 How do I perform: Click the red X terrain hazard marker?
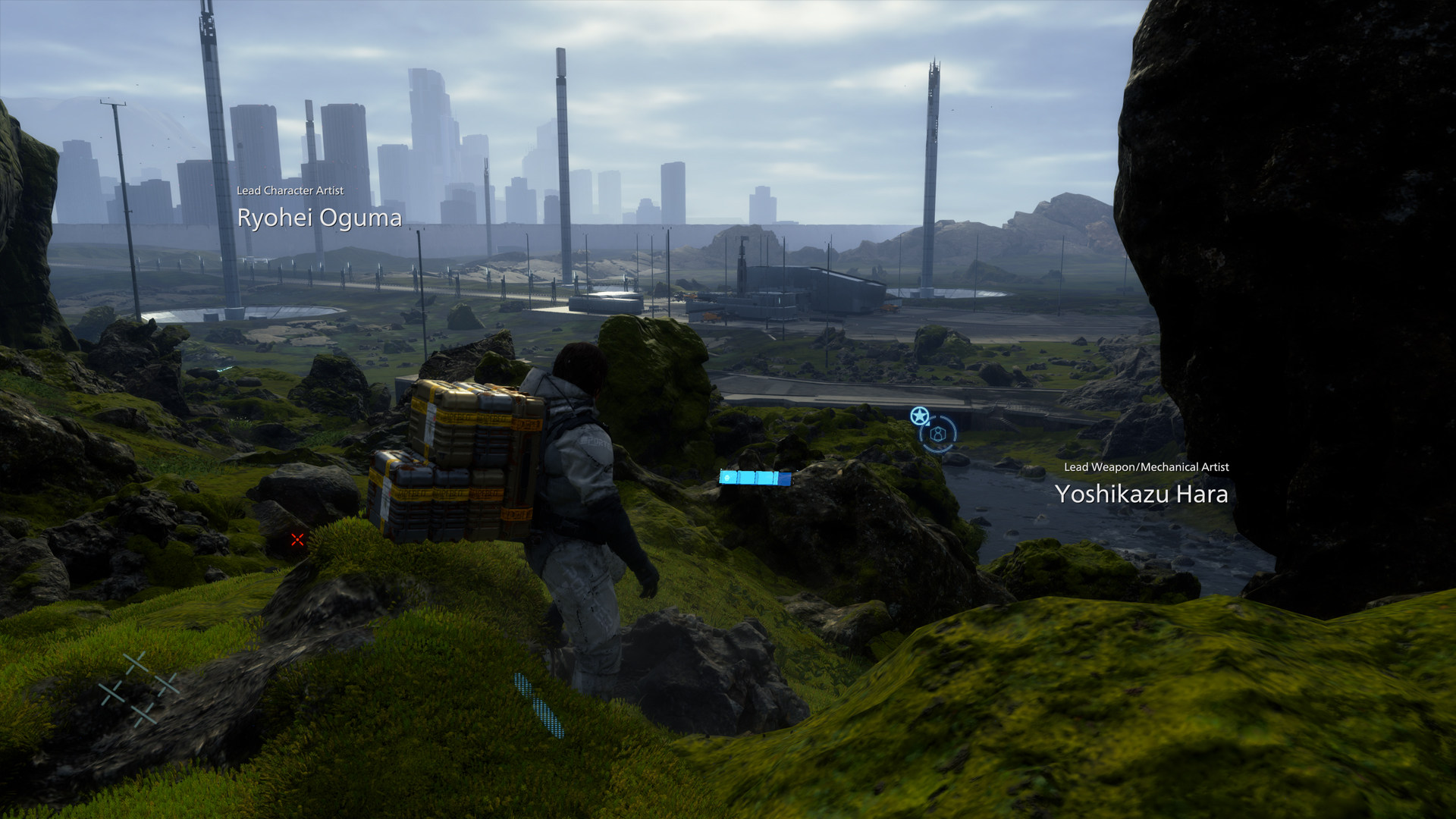(x=297, y=539)
